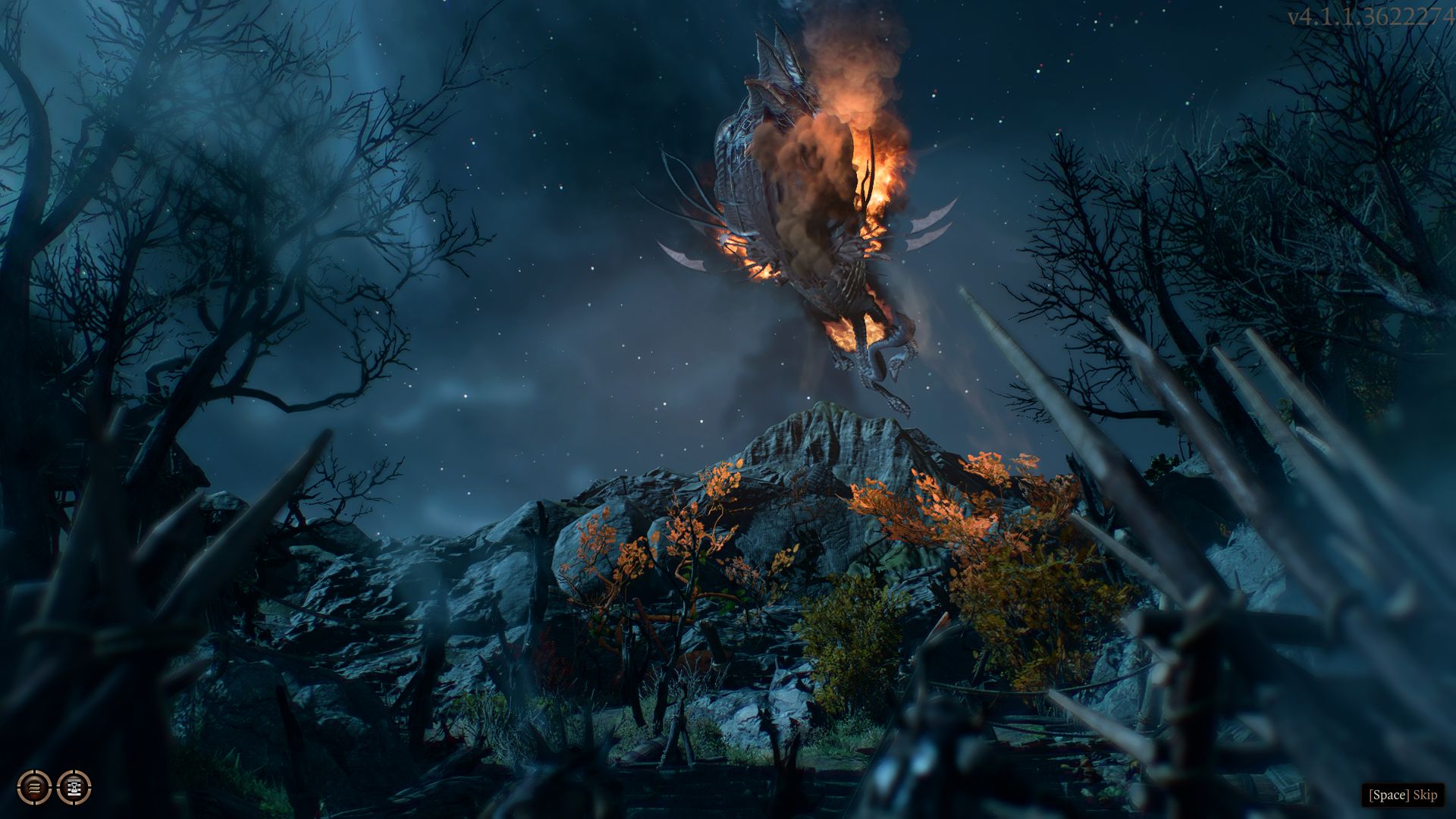Click the three stacked bars round icon
This screenshot has width=1456, height=819.
click(34, 787)
